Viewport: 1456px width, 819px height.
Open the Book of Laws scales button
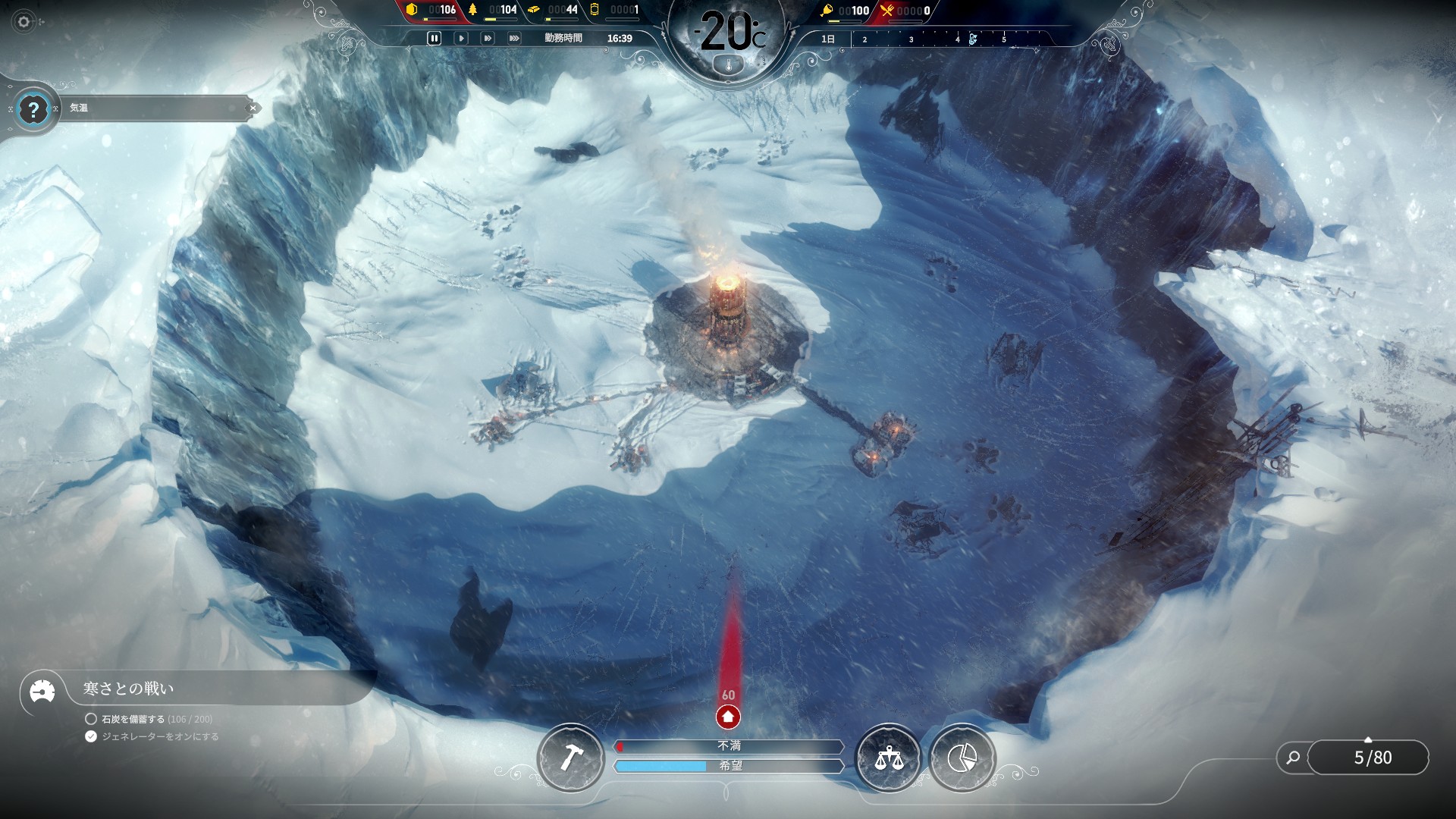pos(888,757)
